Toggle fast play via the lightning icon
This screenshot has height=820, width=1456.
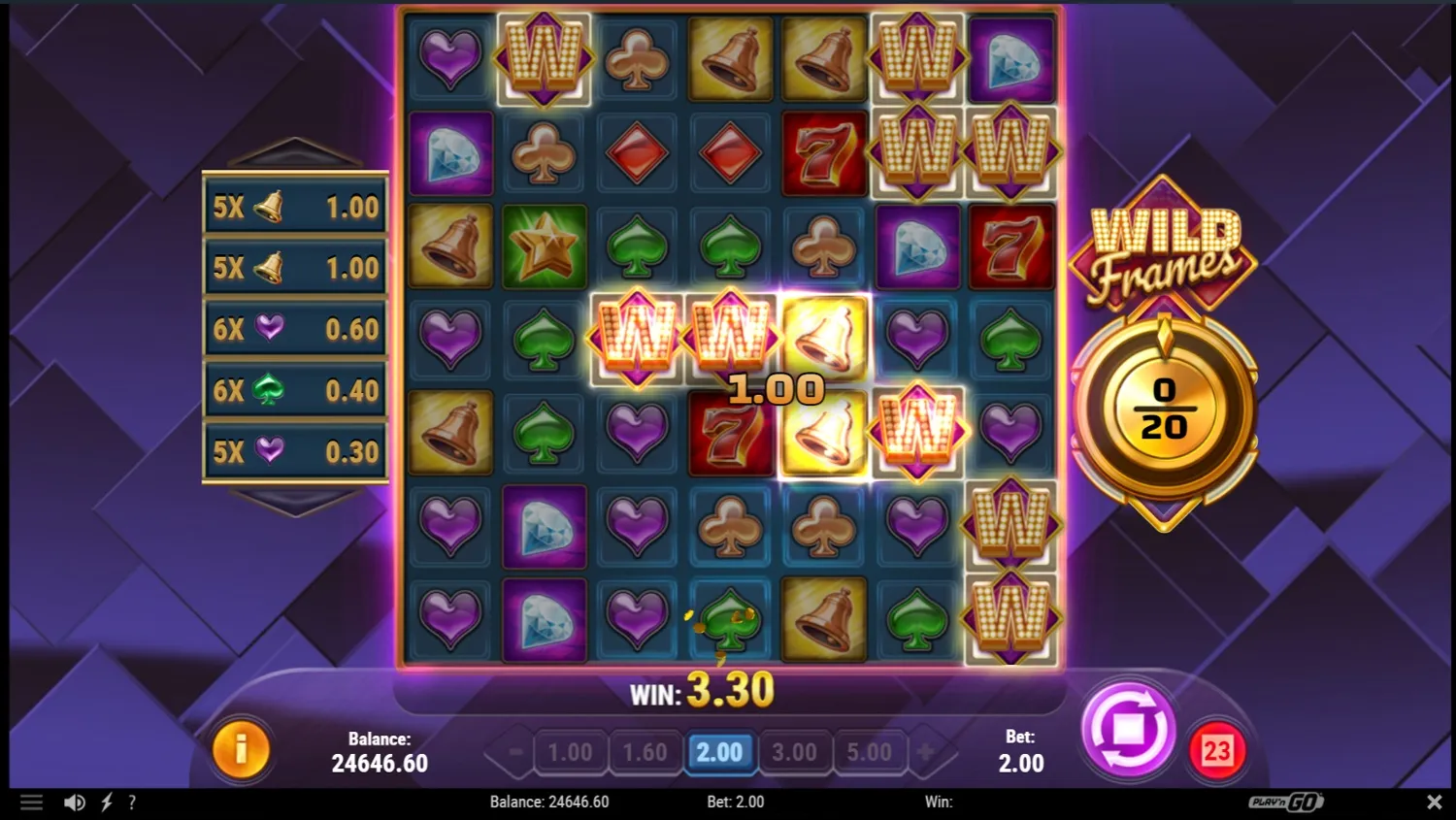click(107, 802)
